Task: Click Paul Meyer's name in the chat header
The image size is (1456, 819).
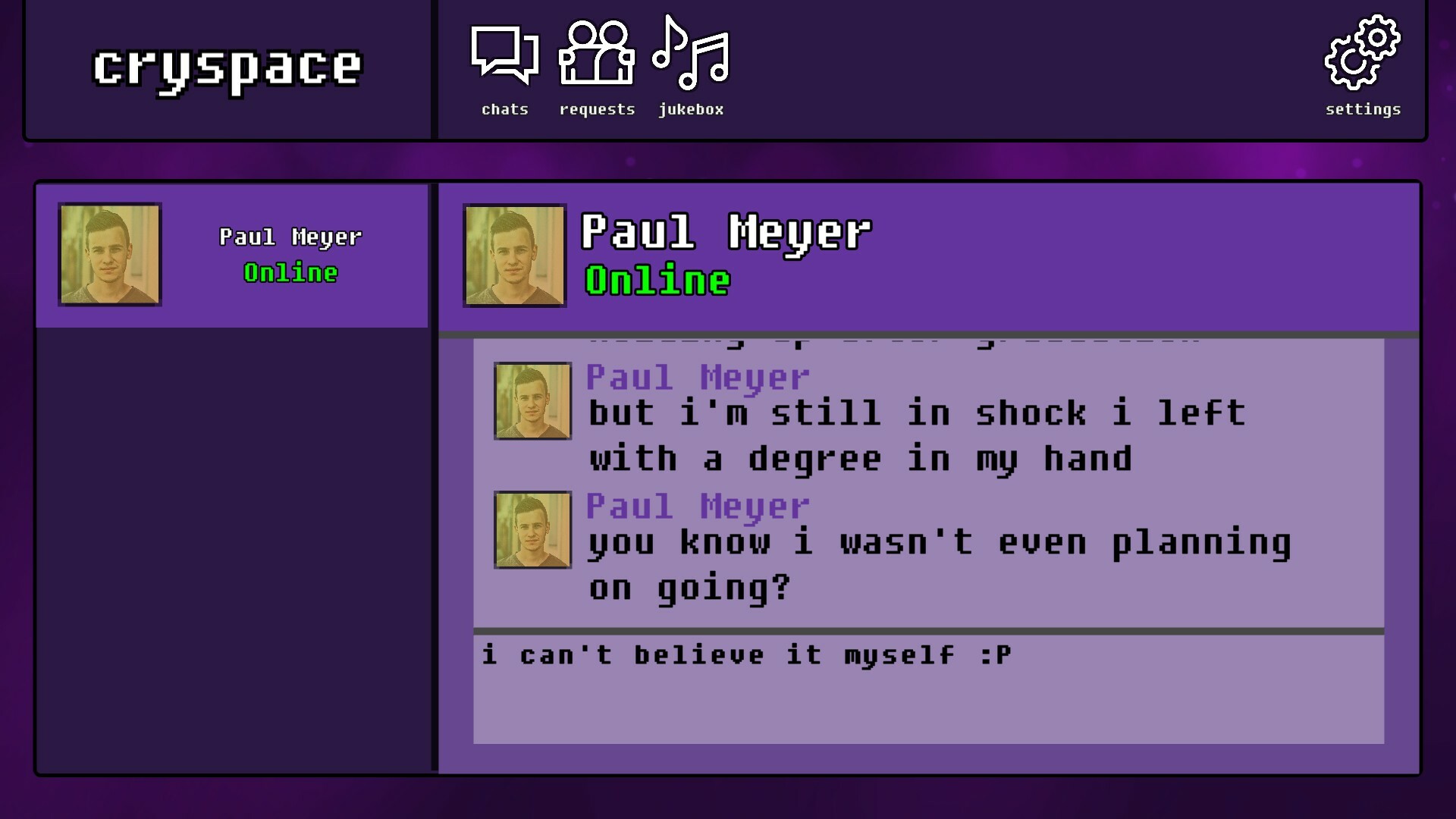Action: [726, 233]
